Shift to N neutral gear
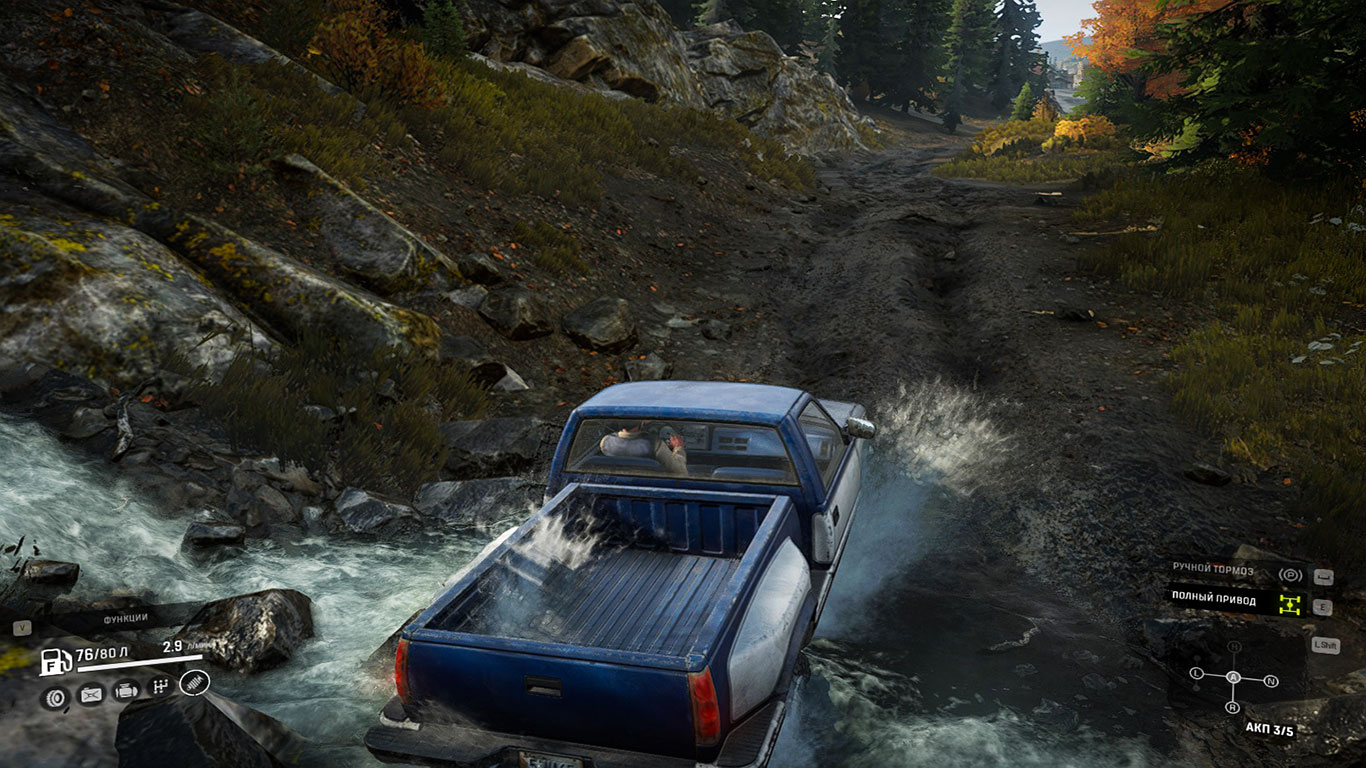Viewport: 1366px width, 768px height. click(x=1271, y=681)
